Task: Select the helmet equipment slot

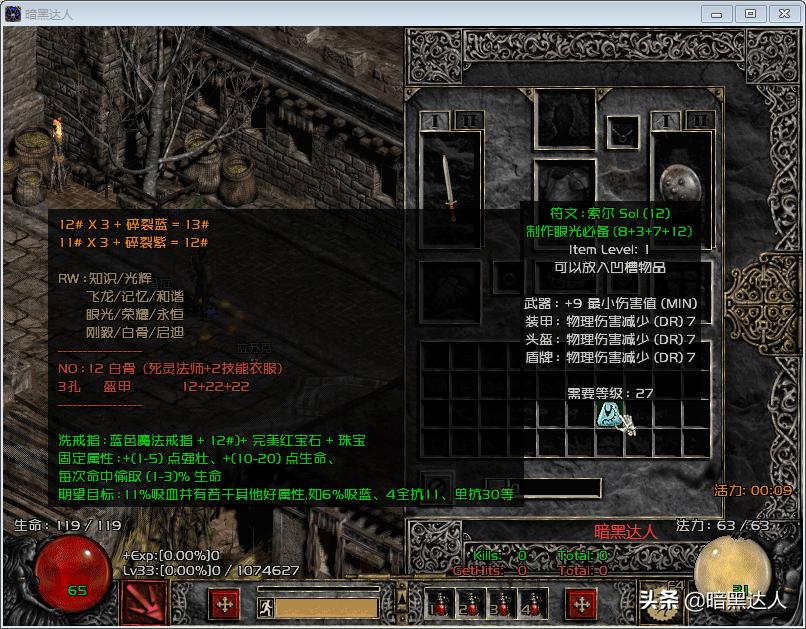Action: point(565,120)
